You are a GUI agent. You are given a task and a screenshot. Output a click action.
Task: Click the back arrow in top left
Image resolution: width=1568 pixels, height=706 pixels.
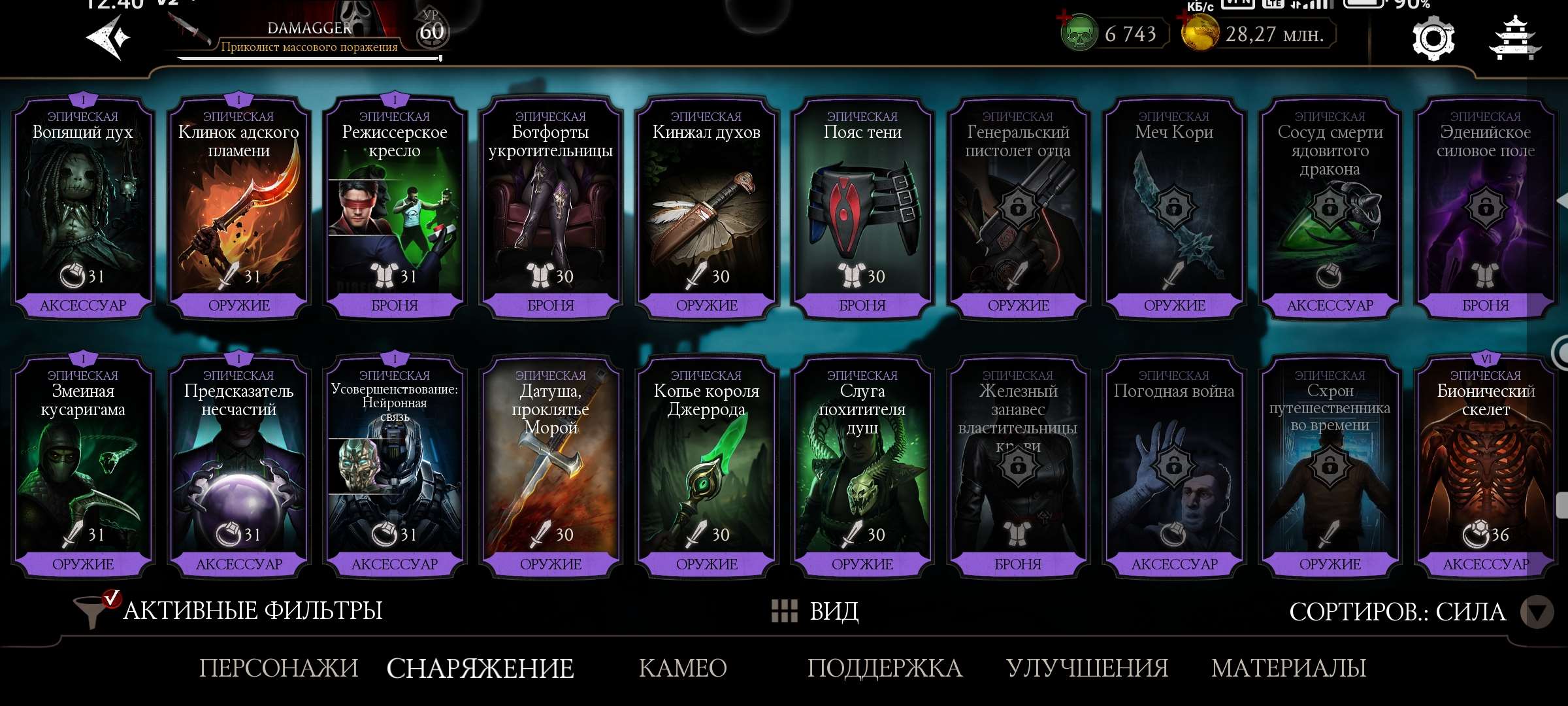pyautogui.click(x=105, y=36)
